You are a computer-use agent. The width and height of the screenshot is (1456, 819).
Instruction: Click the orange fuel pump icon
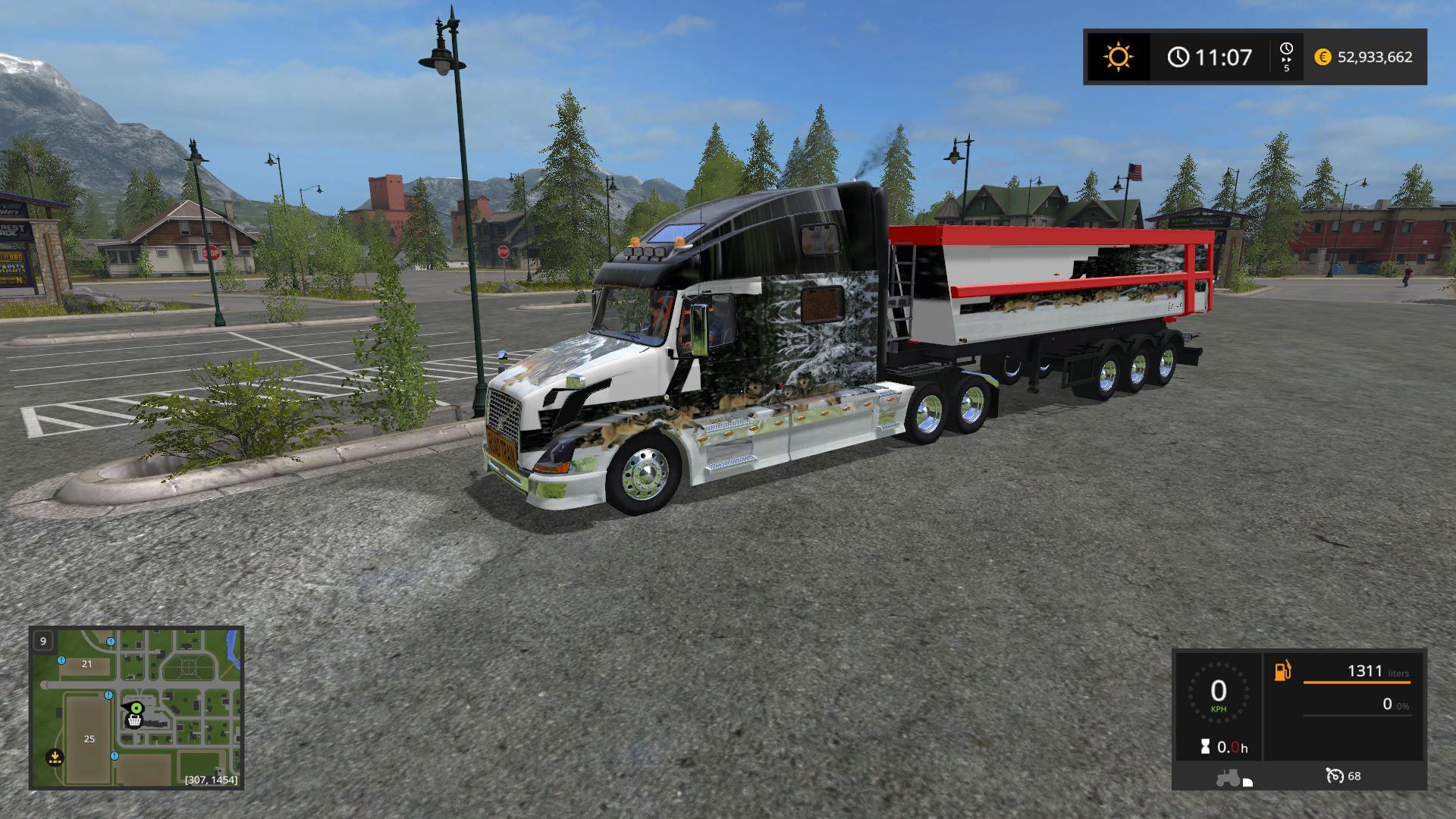(1282, 671)
